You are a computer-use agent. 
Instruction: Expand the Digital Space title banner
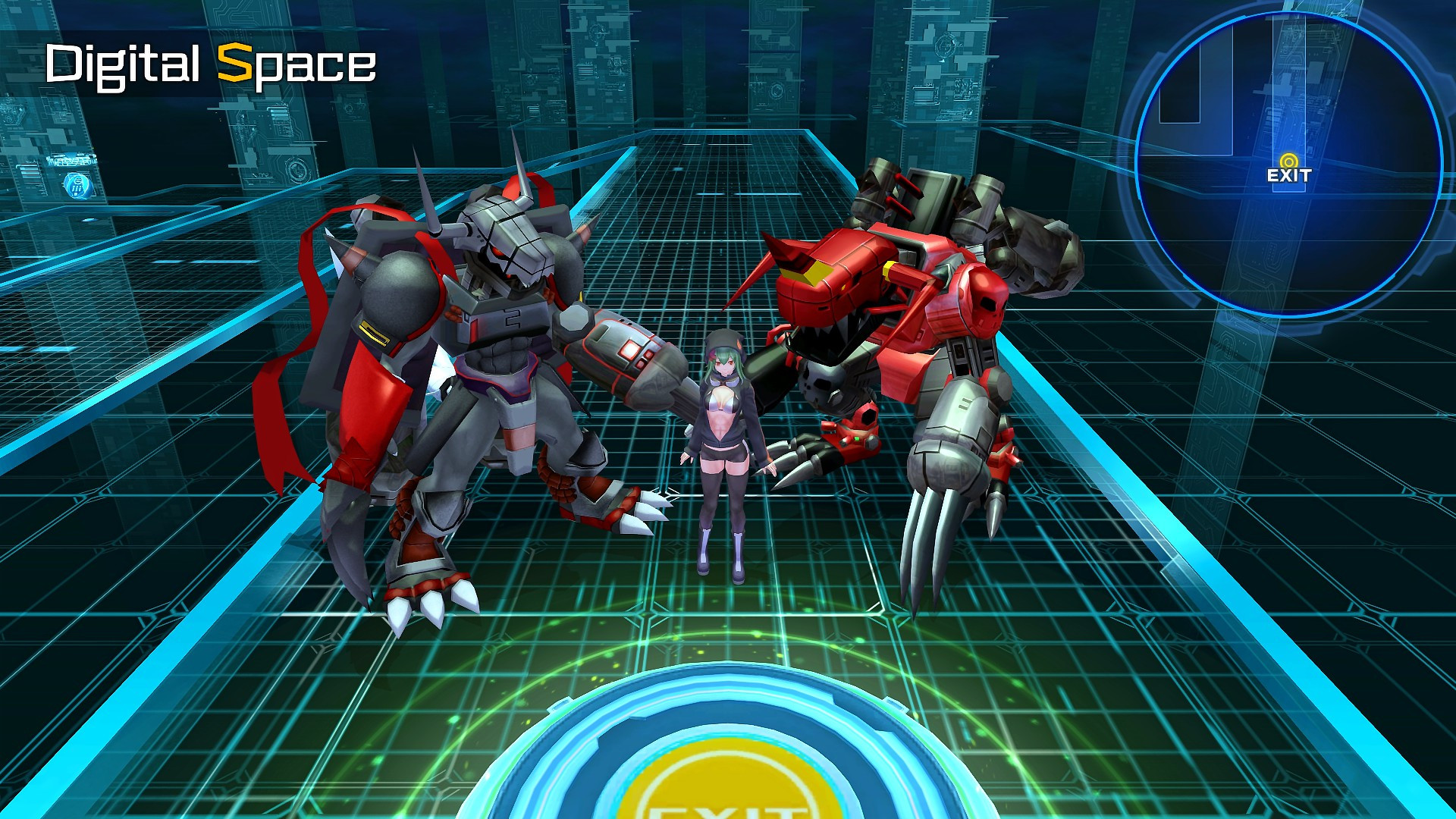coord(212,67)
